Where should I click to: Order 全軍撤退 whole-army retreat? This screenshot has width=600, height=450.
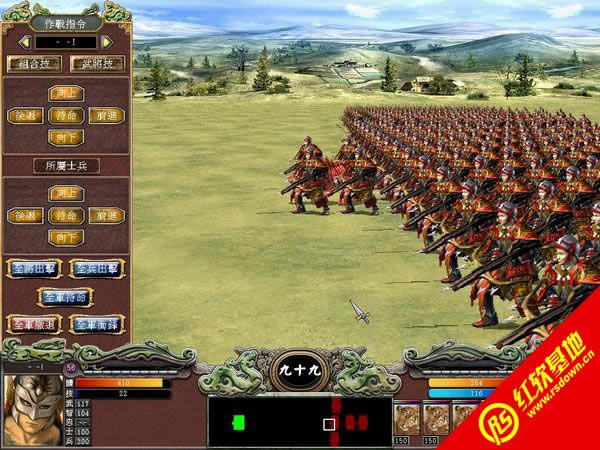33,324
